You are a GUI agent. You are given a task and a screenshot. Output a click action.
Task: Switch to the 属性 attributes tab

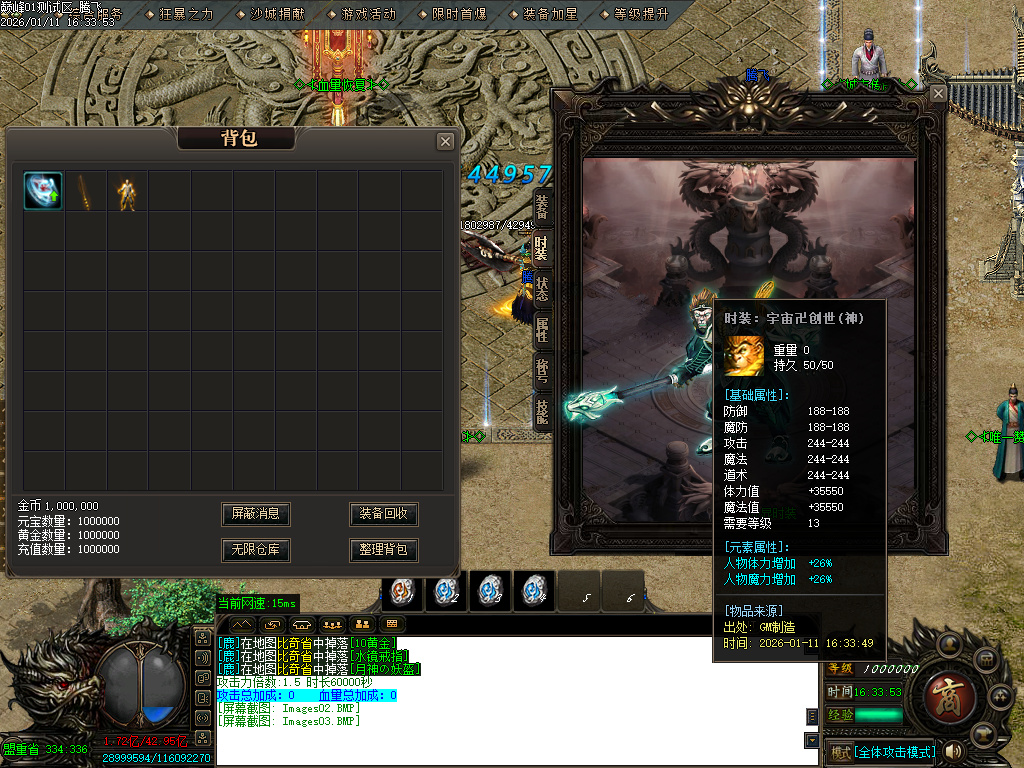coord(541,329)
